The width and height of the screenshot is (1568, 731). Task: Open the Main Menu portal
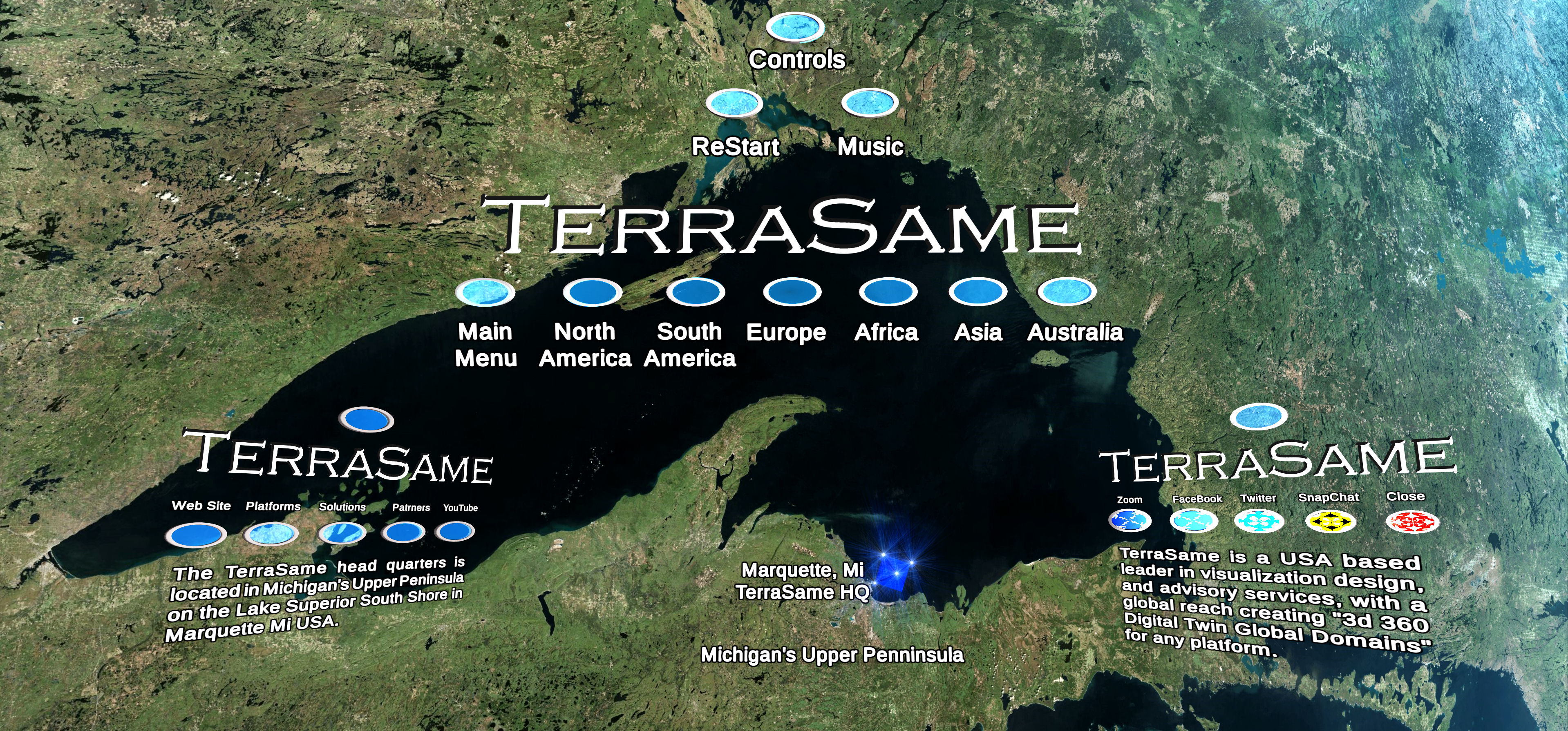(x=485, y=292)
